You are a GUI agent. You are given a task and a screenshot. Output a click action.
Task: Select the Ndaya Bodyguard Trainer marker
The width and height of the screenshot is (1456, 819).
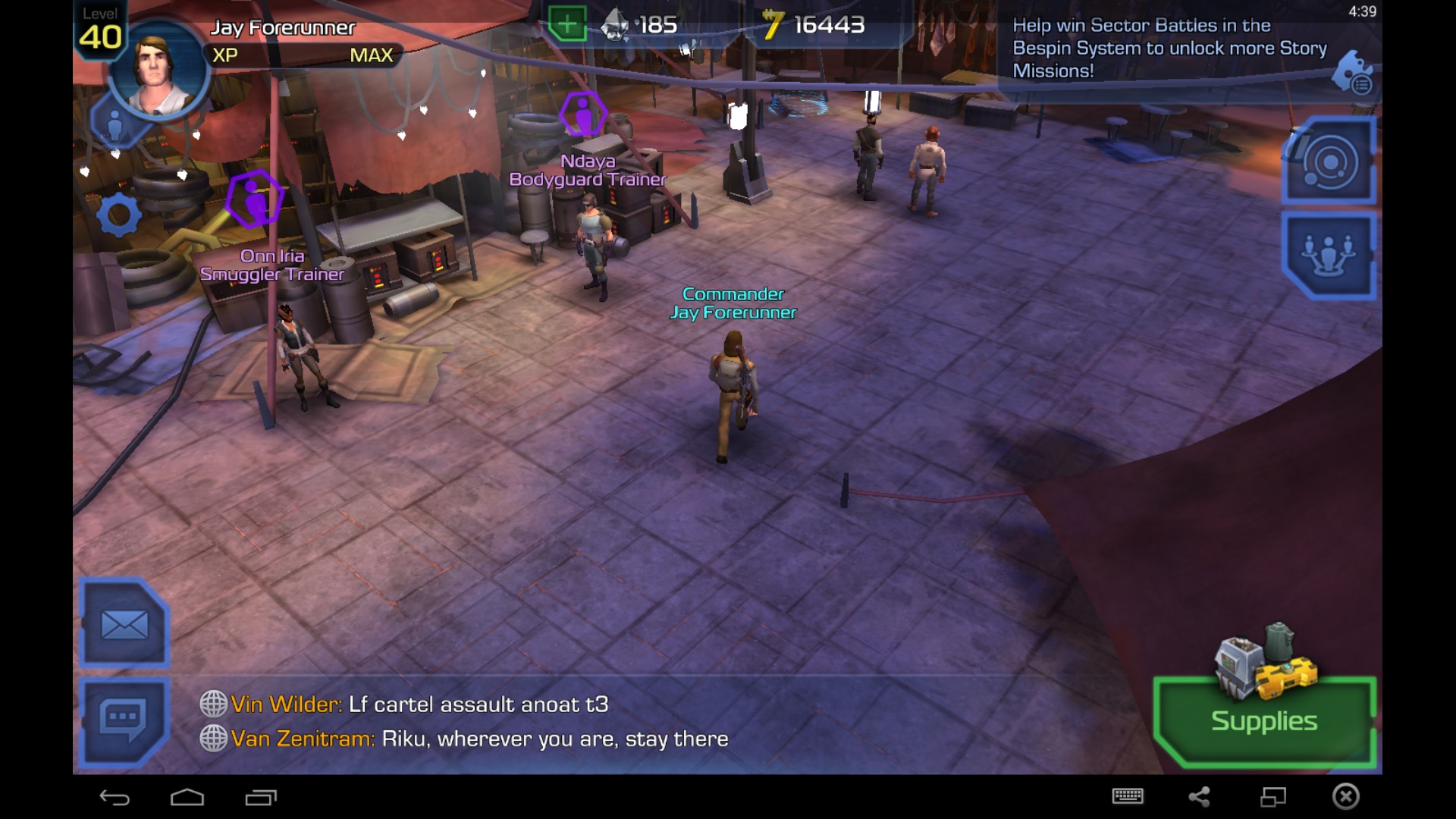(583, 115)
